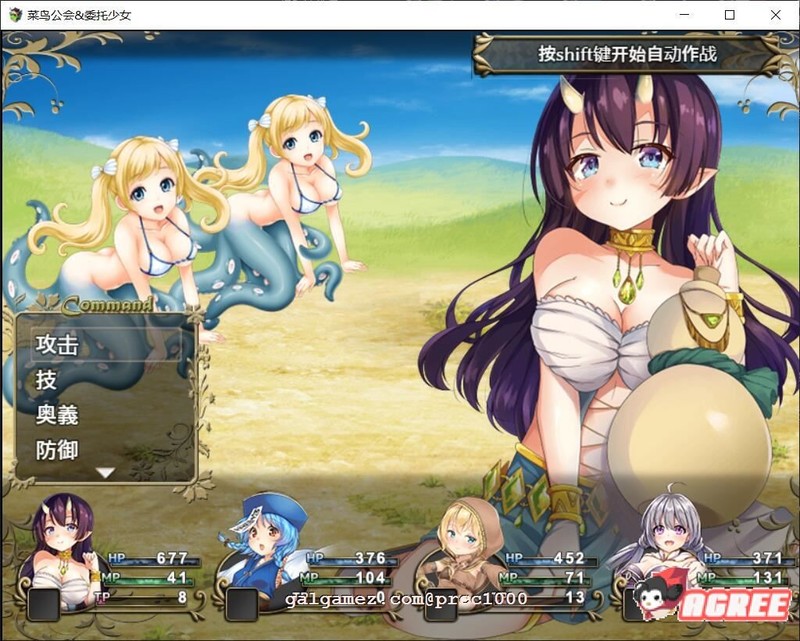Close the game window
800x641 pixels.
(777, 15)
